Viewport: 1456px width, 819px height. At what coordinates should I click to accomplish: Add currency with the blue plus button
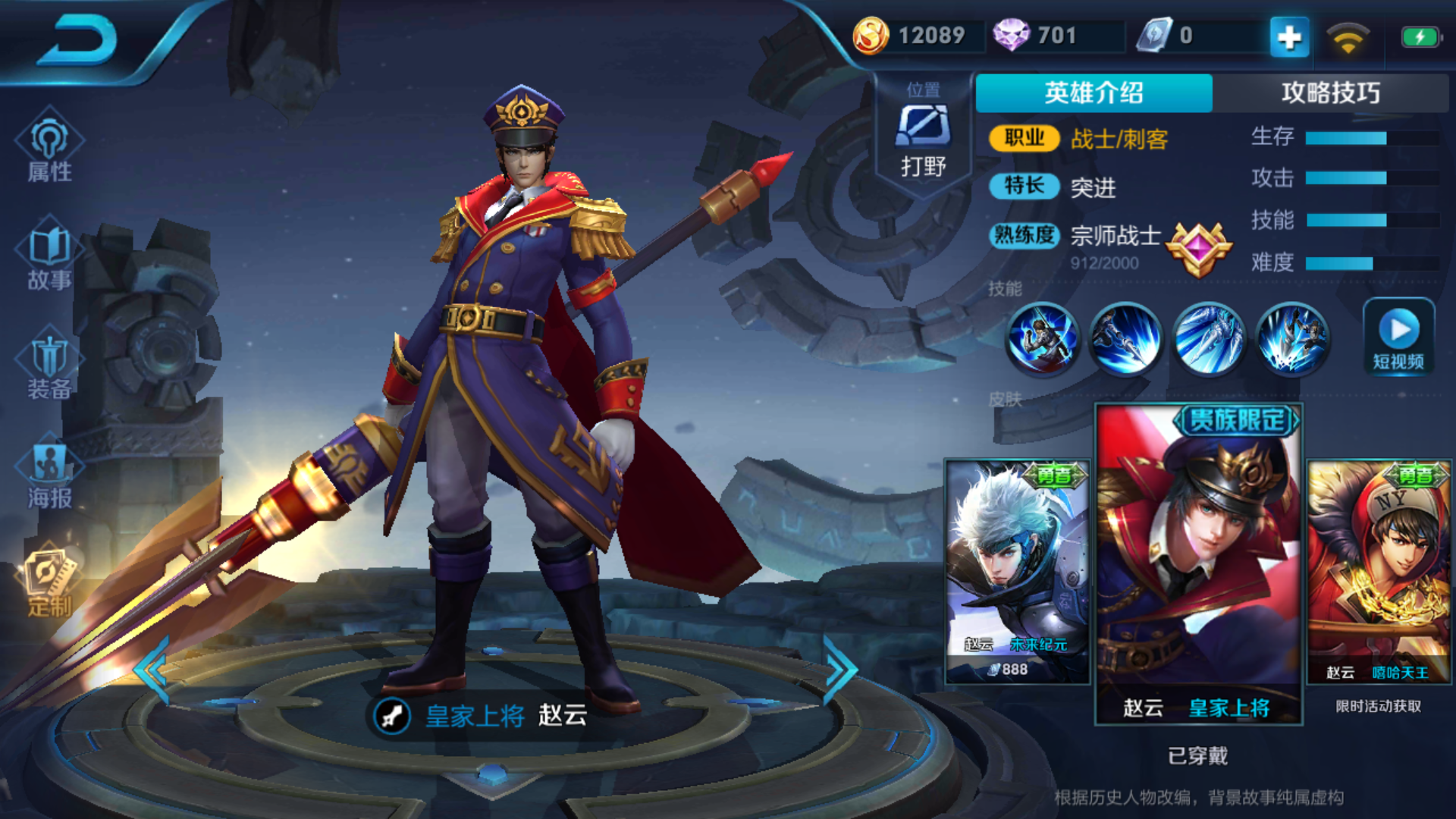click(x=1289, y=36)
